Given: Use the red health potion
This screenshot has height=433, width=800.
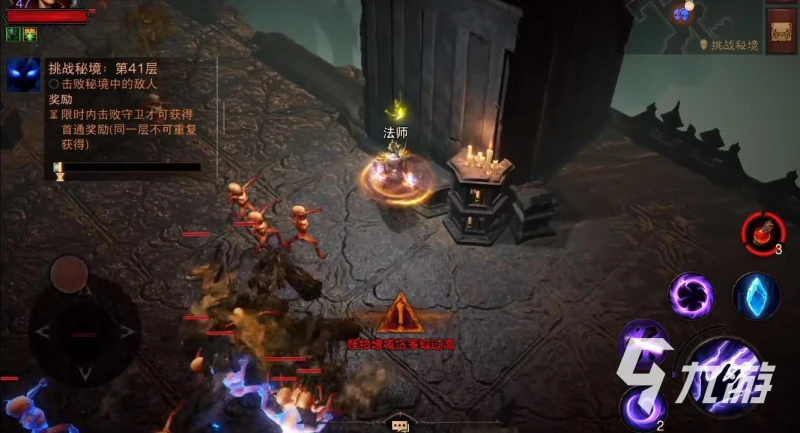Looking at the screenshot, I should coord(763,232).
